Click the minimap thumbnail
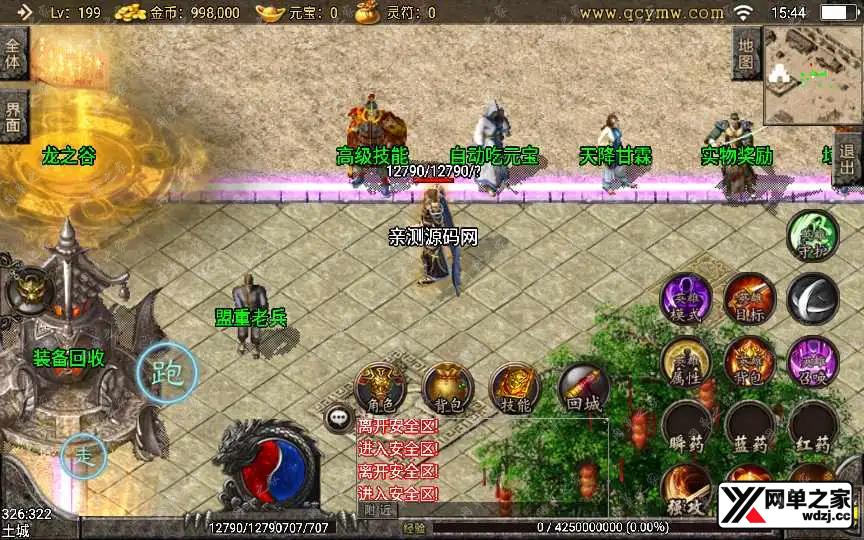Image resolution: width=864 pixels, height=540 pixels. (x=812, y=75)
